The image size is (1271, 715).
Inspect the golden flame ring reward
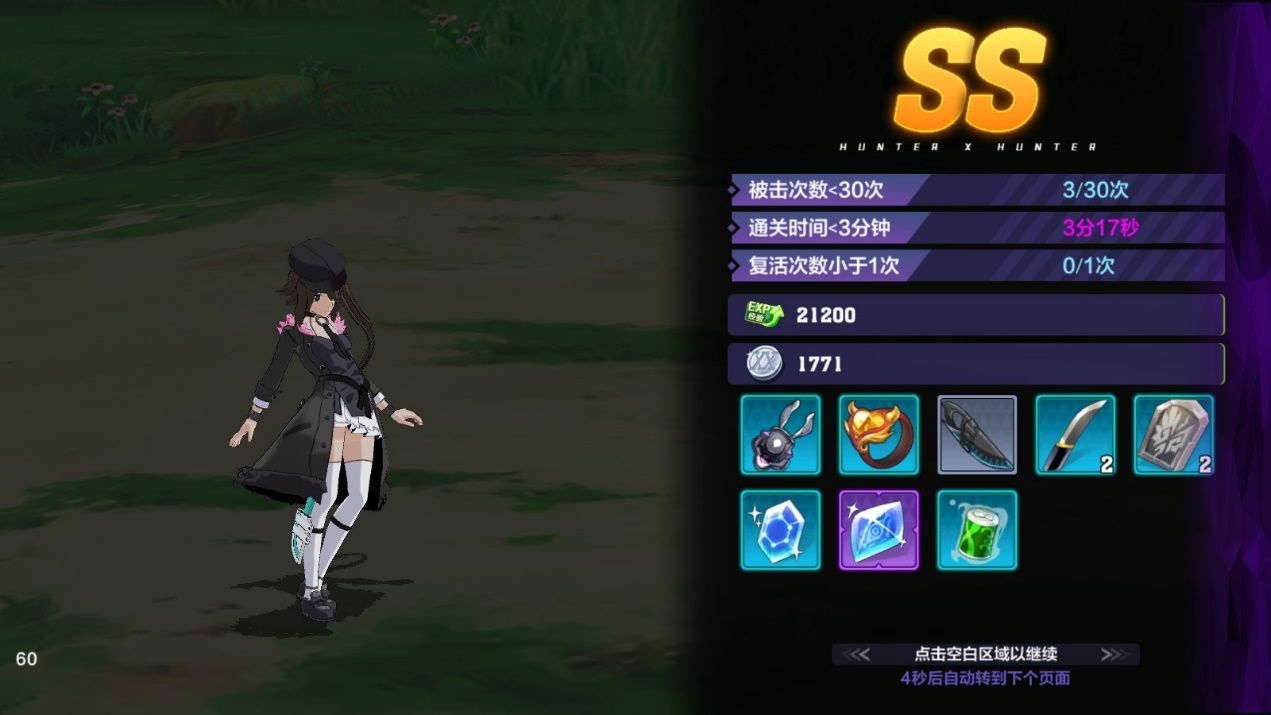click(879, 434)
